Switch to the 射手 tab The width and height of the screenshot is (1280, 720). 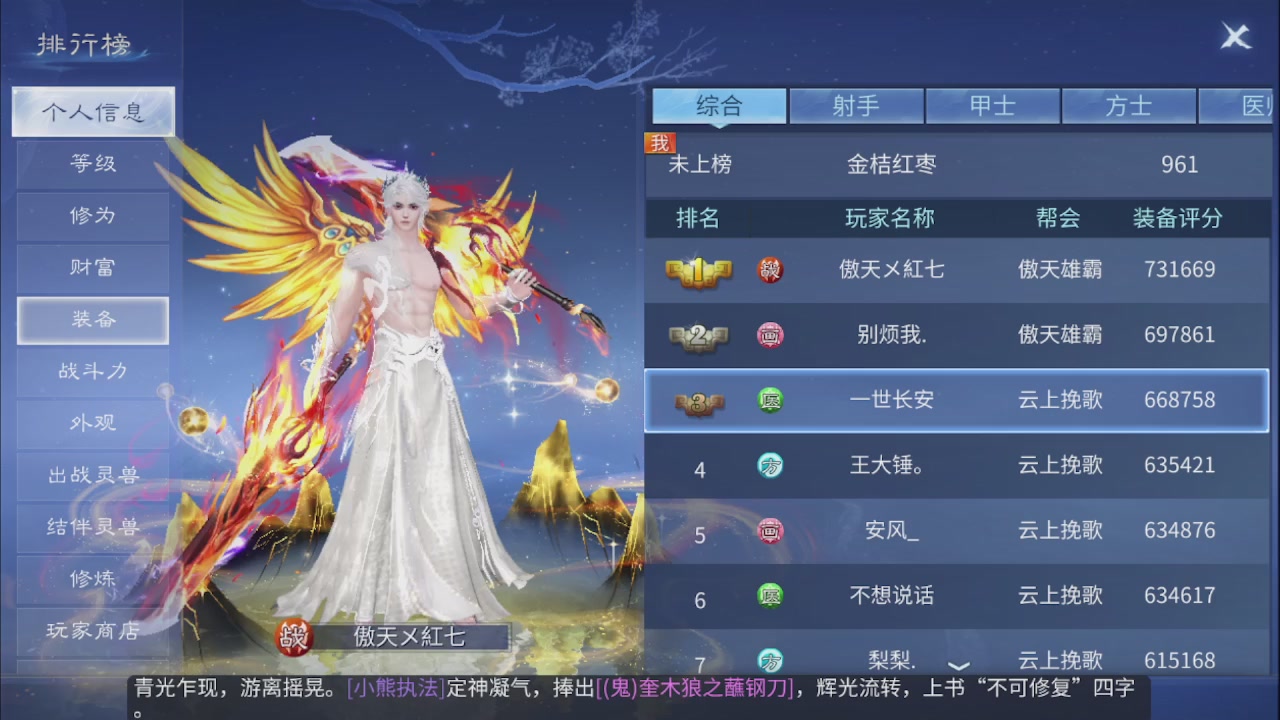[x=857, y=104]
